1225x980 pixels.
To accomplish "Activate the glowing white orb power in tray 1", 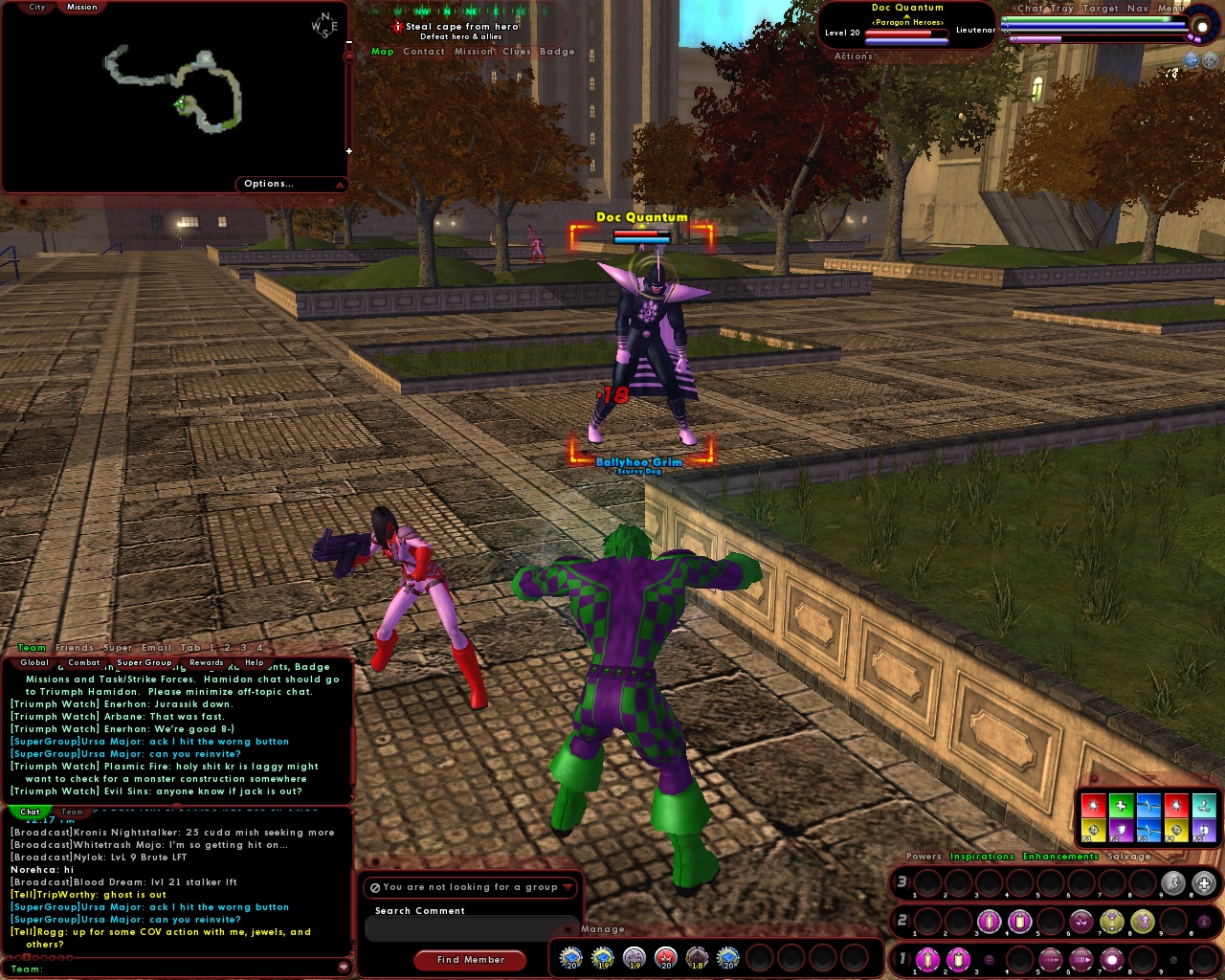I will [x=1111, y=959].
